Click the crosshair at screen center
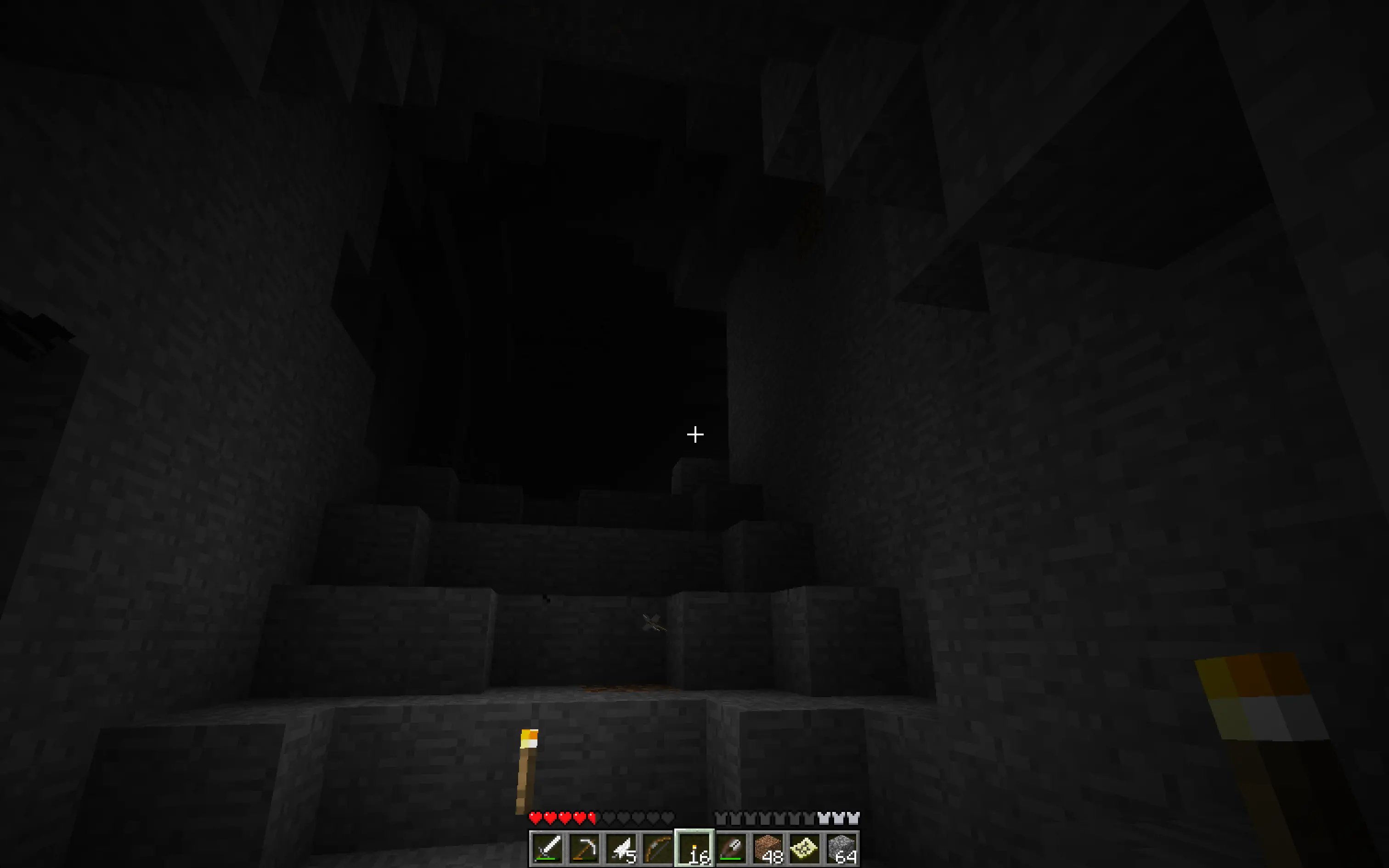1389x868 pixels. tap(694, 435)
